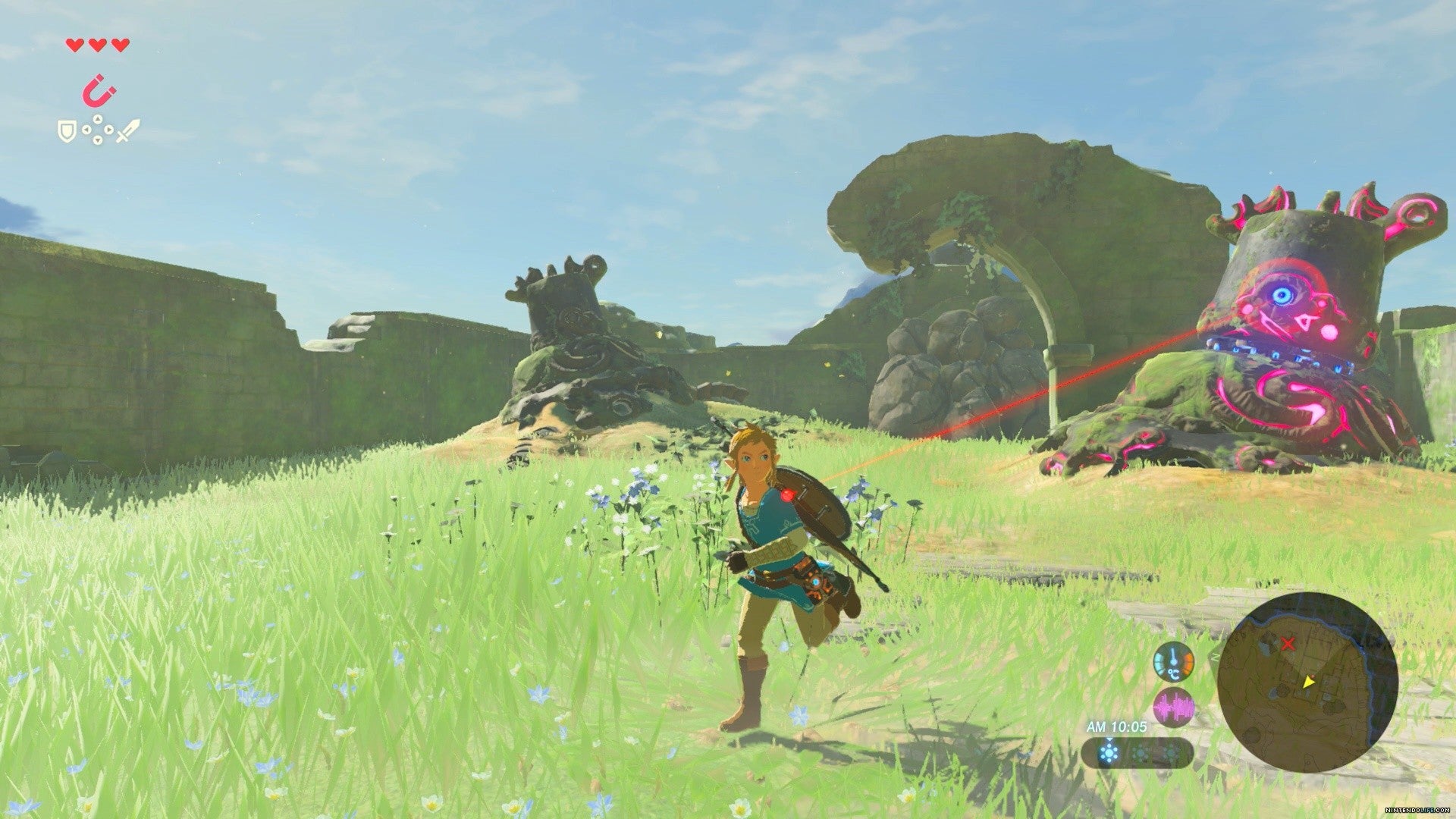Expand the d-pad left arrow indicator

click(x=86, y=129)
